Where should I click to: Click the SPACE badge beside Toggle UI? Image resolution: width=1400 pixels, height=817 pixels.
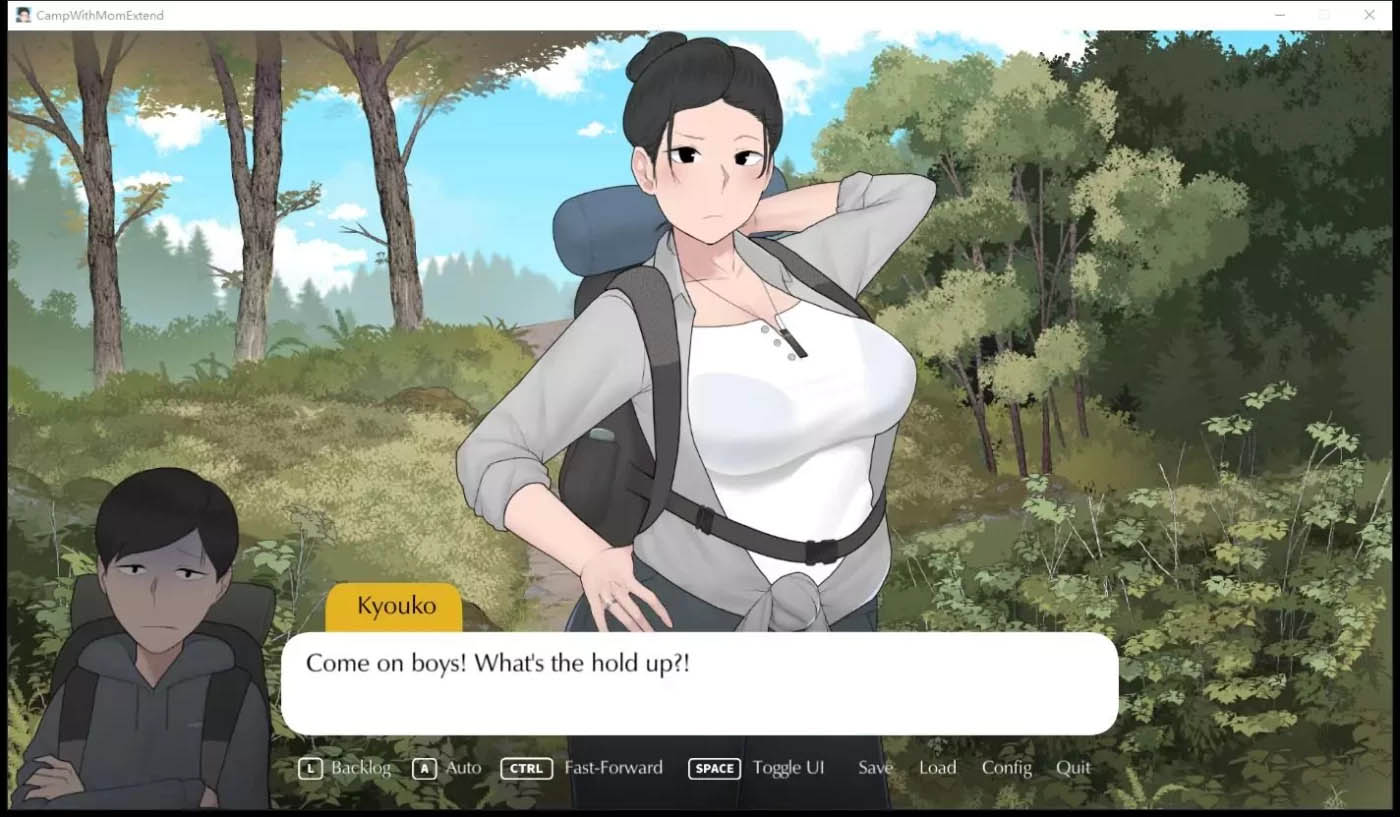[x=713, y=768]
